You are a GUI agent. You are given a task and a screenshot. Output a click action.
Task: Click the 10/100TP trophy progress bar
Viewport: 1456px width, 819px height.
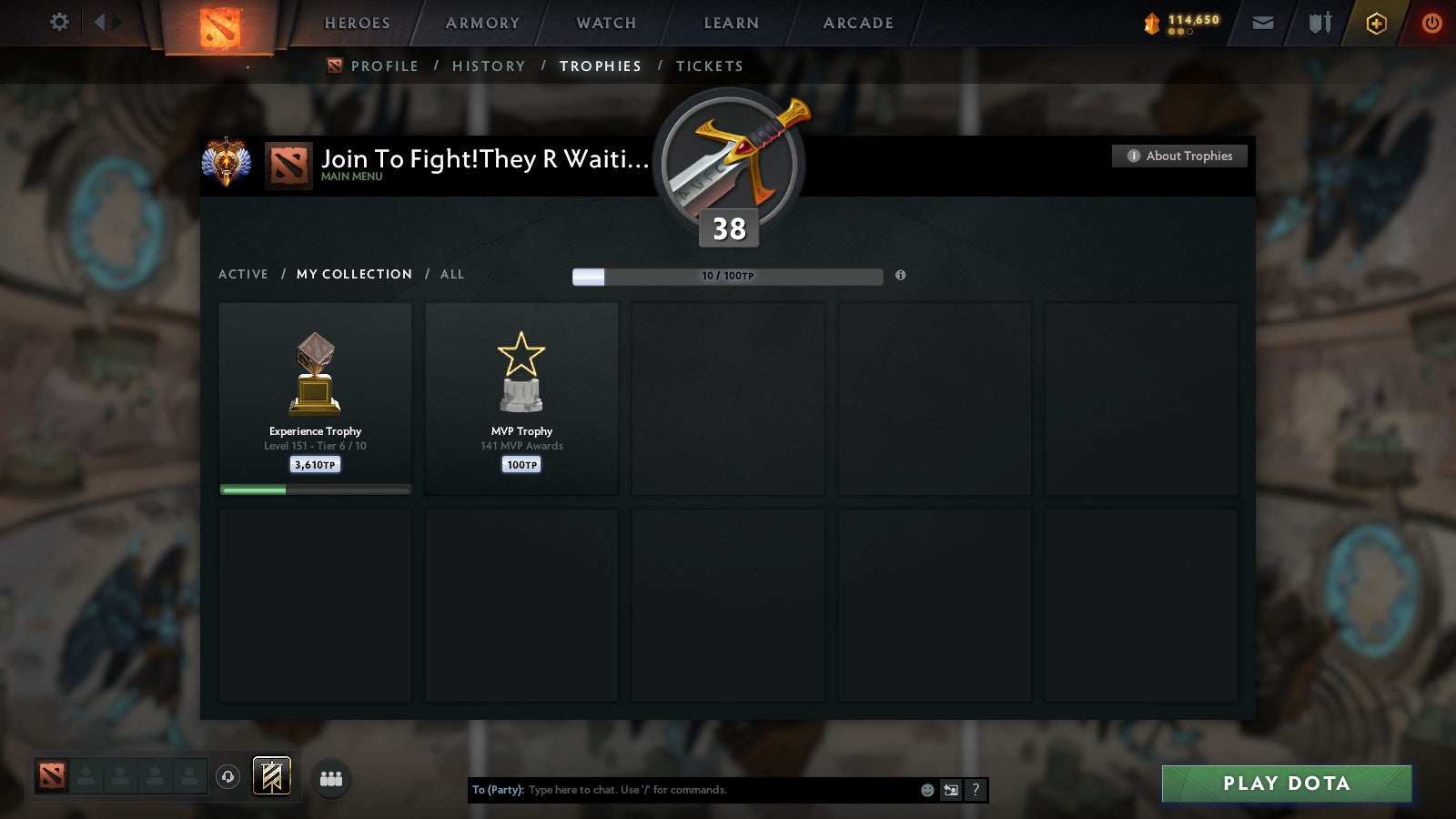726,276
